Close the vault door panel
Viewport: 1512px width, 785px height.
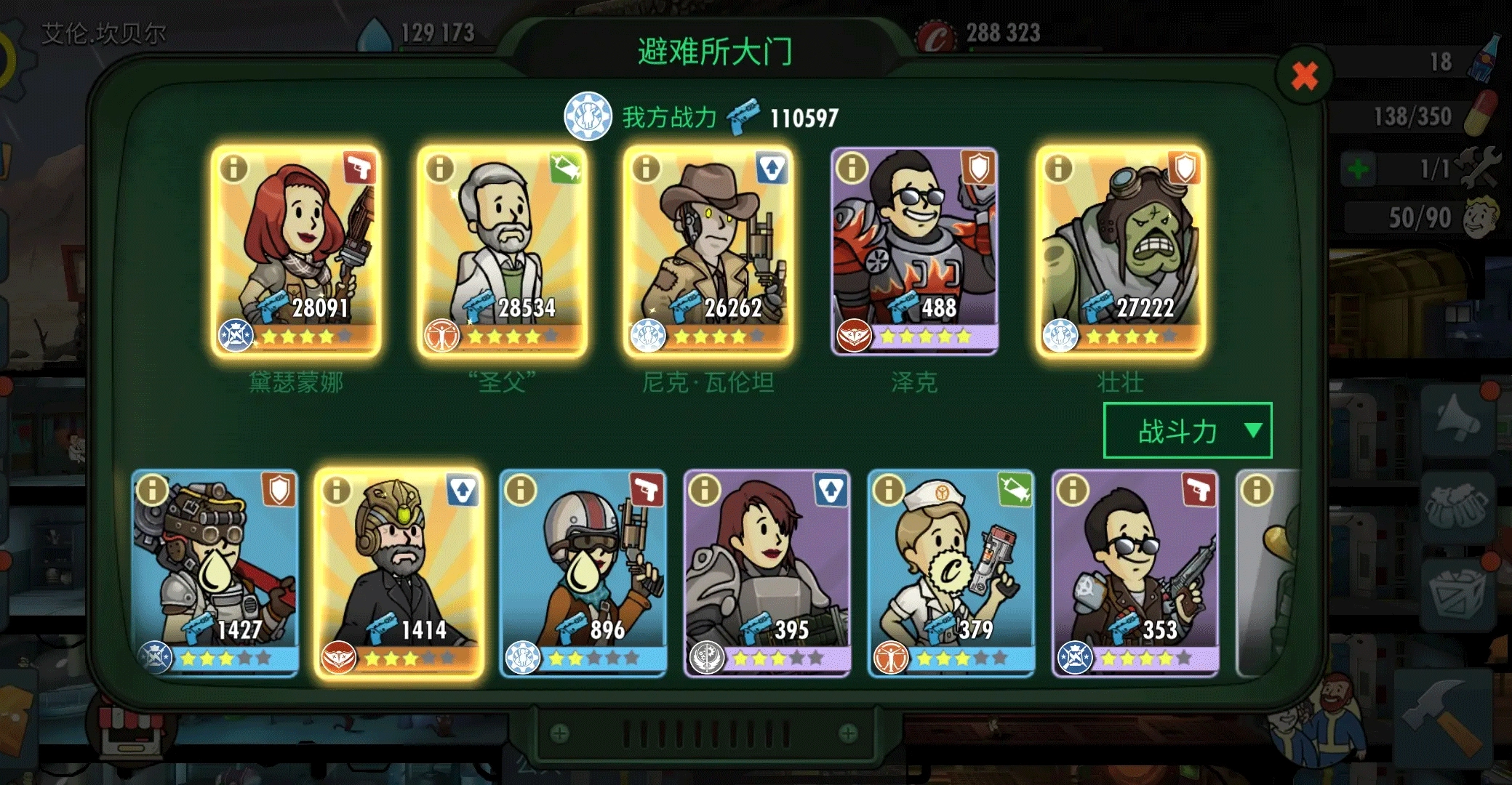1304,76
